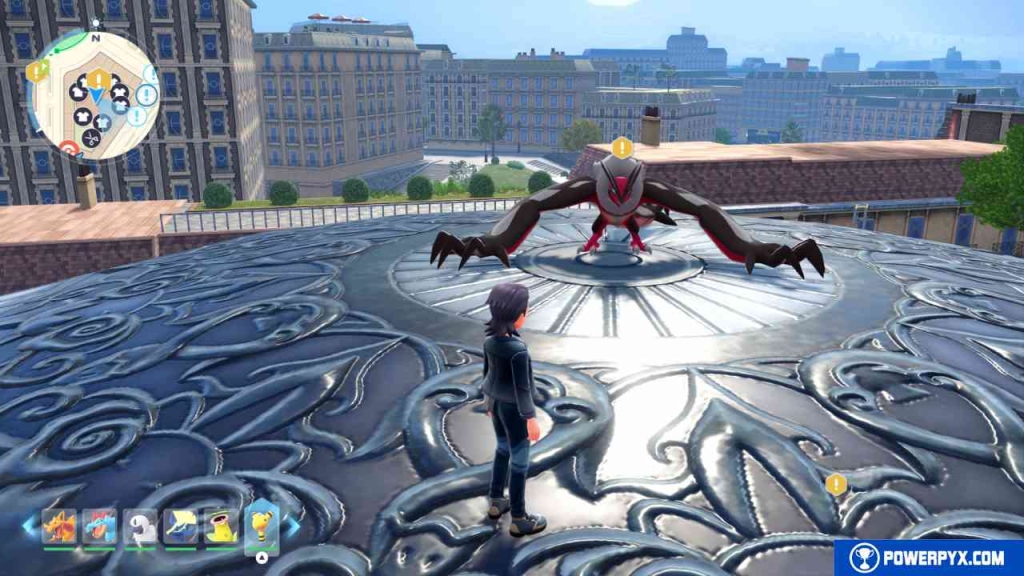Select the white Absol party slot
Screen dimensions: 1024x576
pos(140,527)
